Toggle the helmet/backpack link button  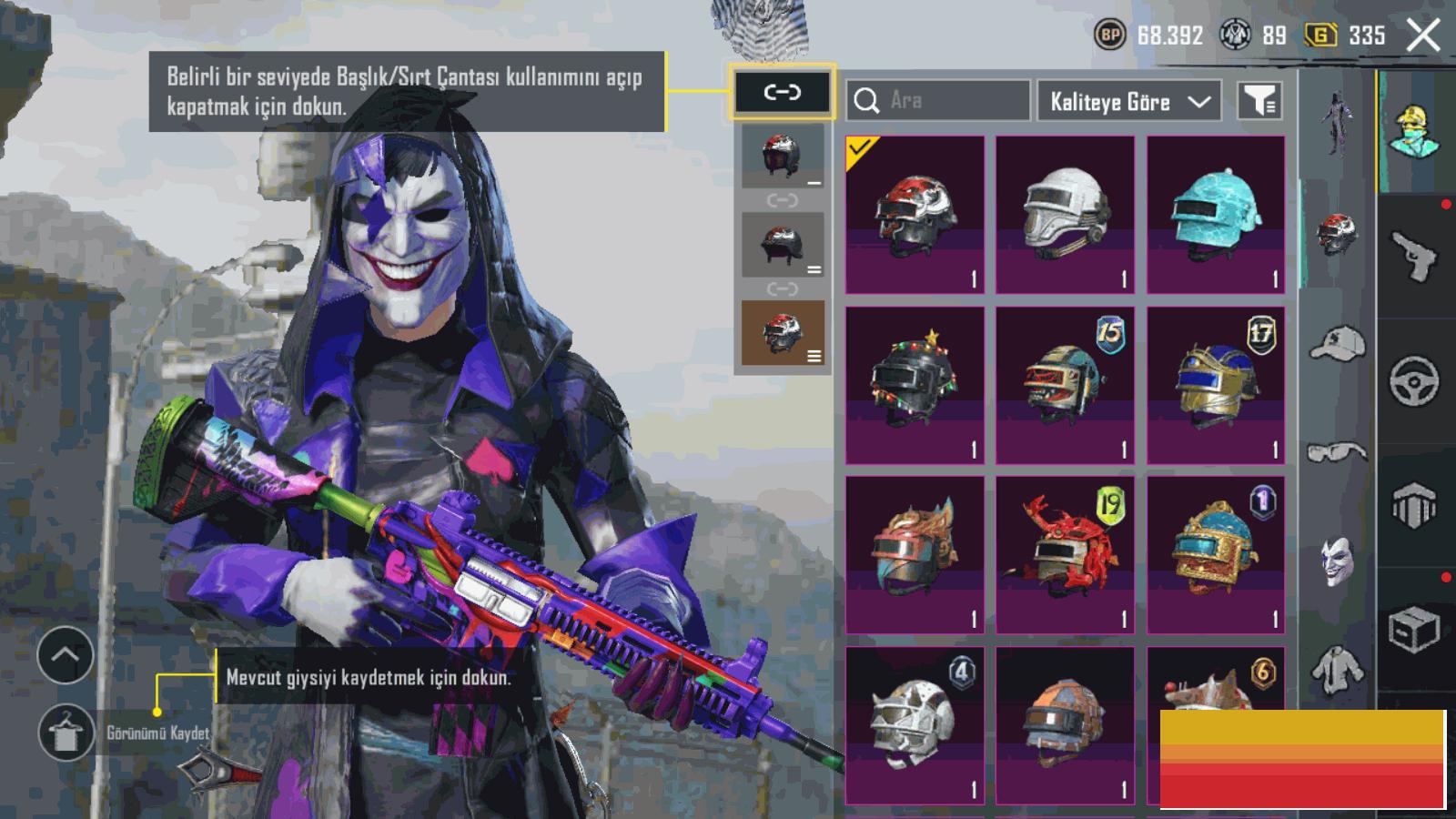(782, 92)
